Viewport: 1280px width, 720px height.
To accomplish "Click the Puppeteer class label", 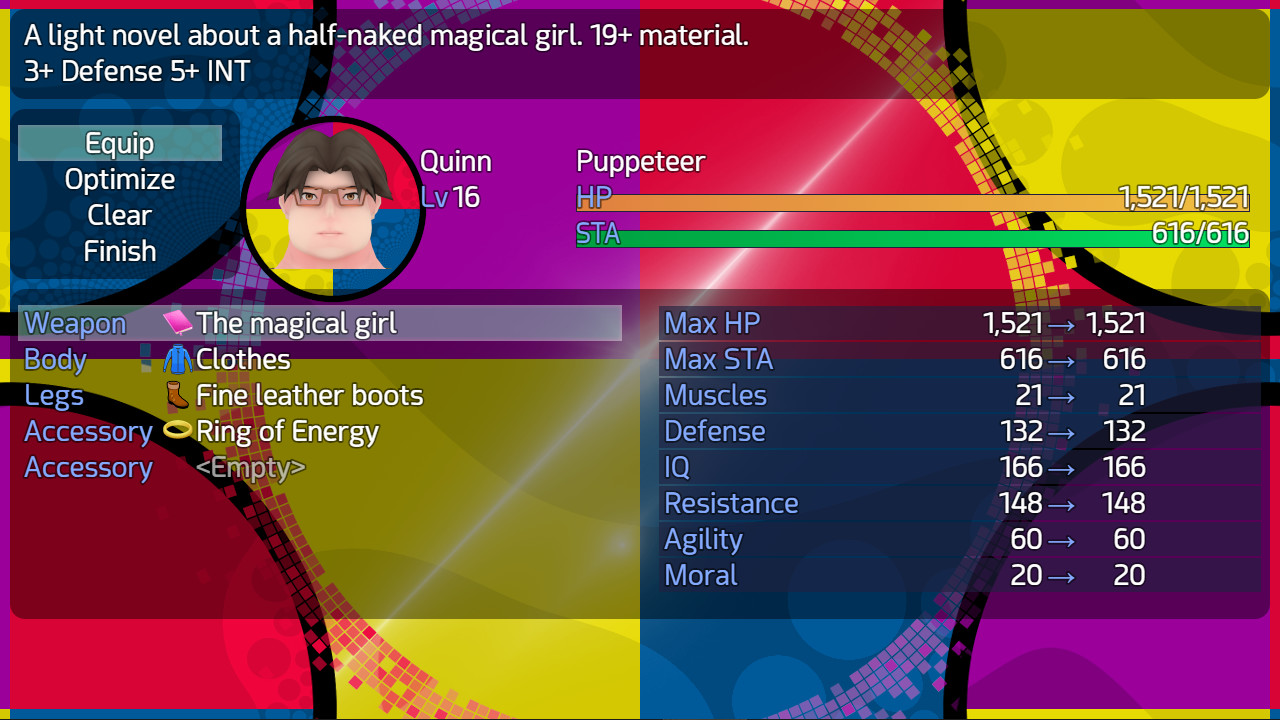I will click(x=640, y=160).
